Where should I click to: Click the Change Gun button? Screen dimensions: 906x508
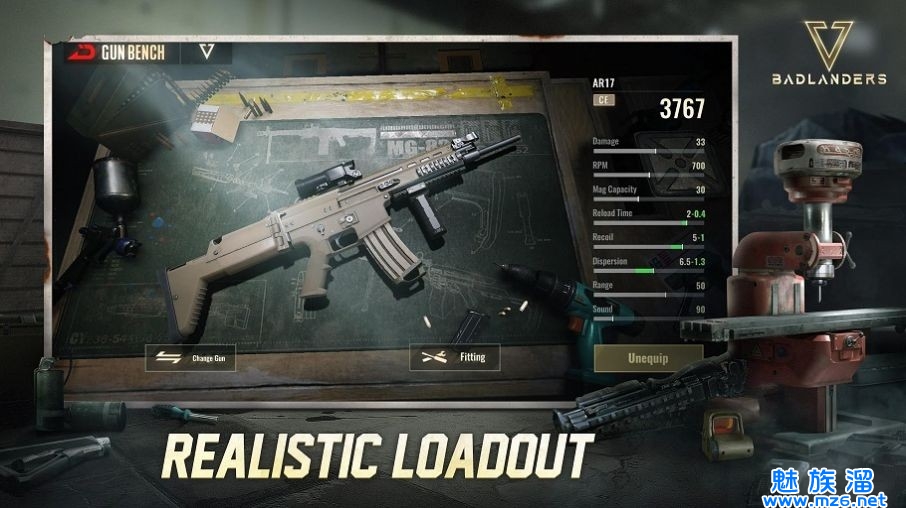click(191, 357)
